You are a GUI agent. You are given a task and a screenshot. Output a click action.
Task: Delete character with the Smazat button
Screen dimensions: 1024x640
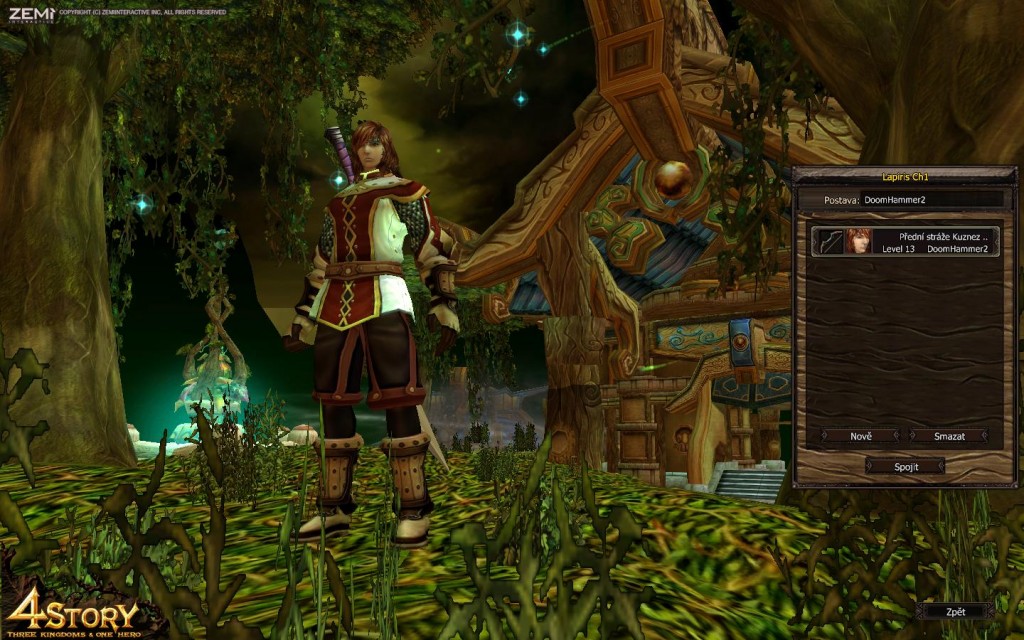pos(949,436)
